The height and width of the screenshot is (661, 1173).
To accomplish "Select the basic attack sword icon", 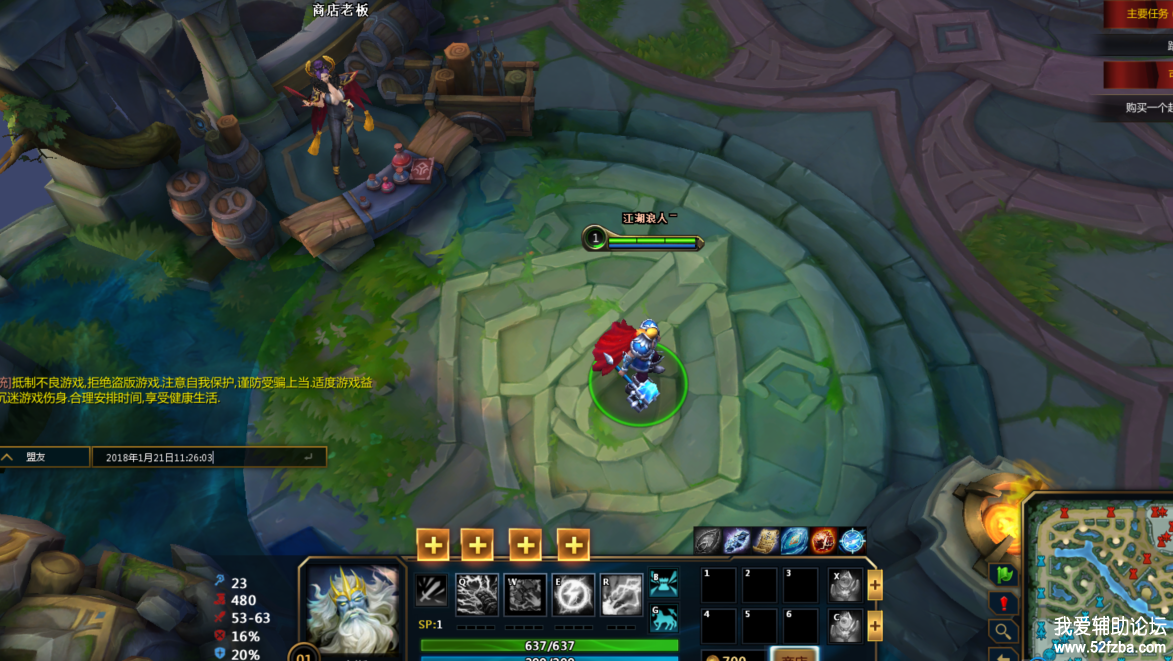I will pos(431,590).
